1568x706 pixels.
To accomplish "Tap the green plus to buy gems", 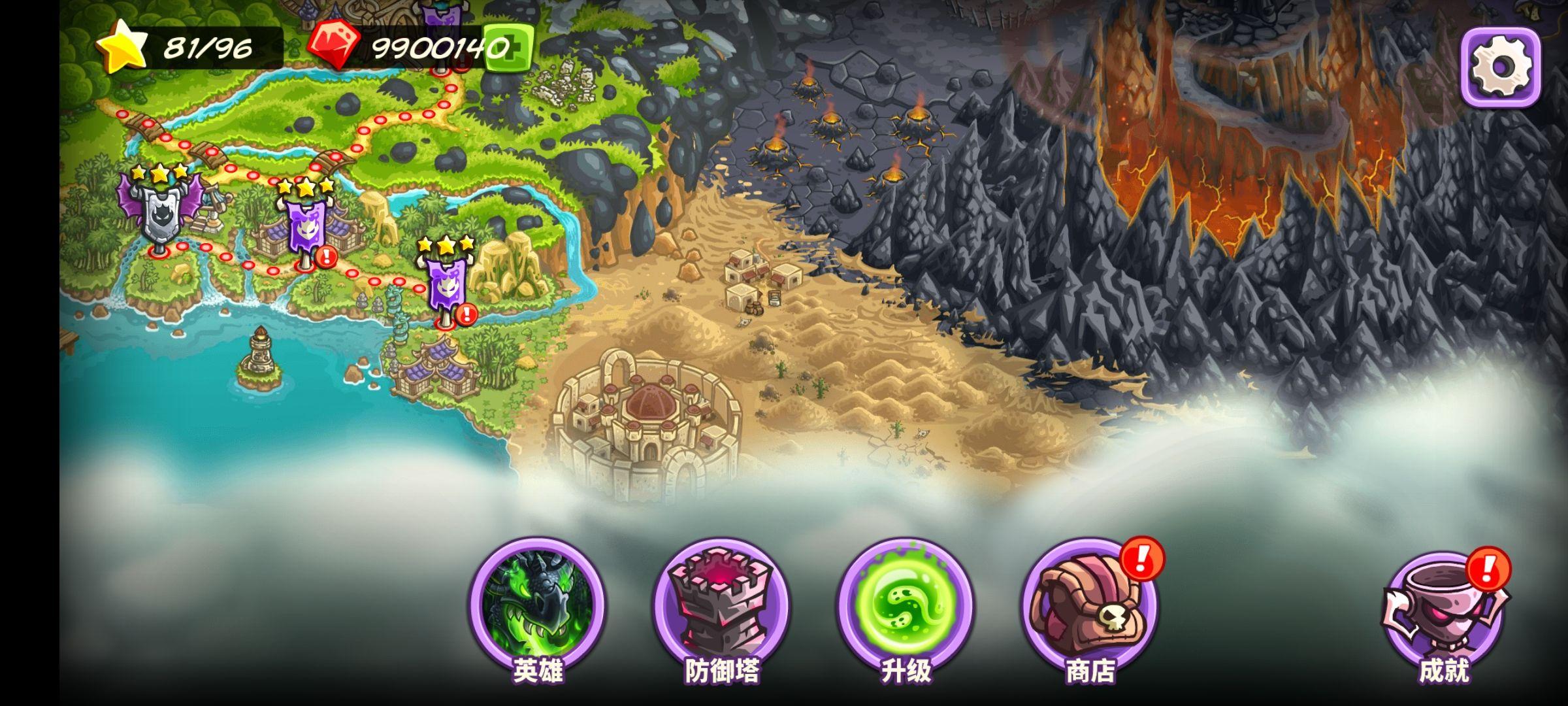I will click(508, 47).
